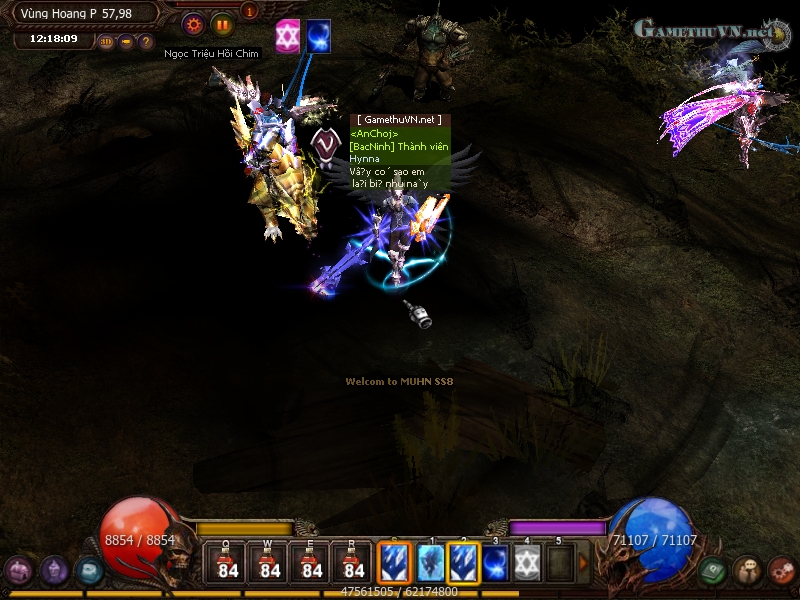Open the gear settings button
This screenshot has width=800, height=600.
[194, 25]
